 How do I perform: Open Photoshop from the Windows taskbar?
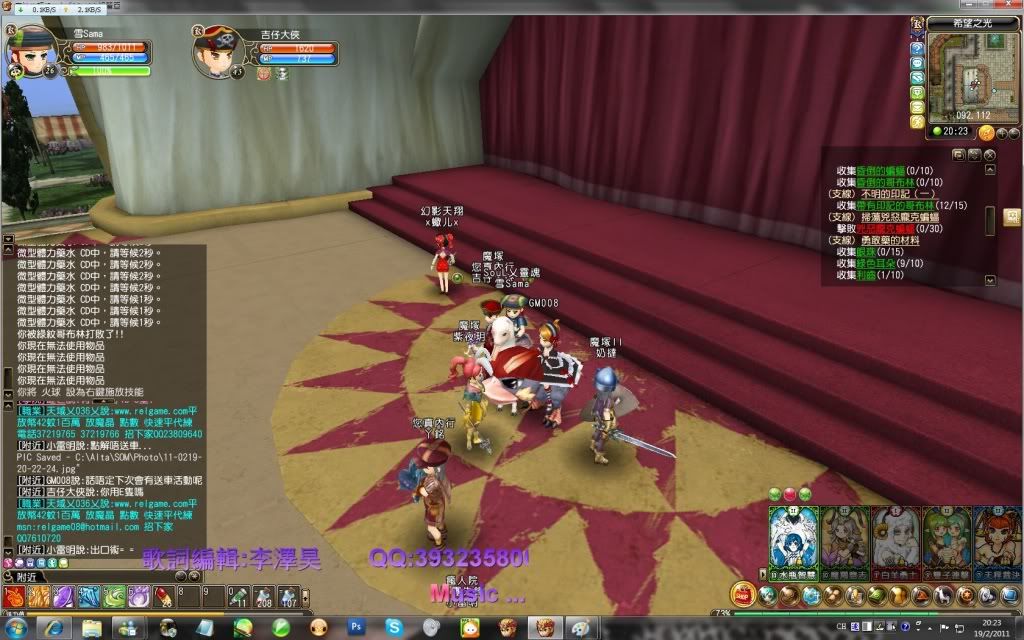tap(357, 628)
